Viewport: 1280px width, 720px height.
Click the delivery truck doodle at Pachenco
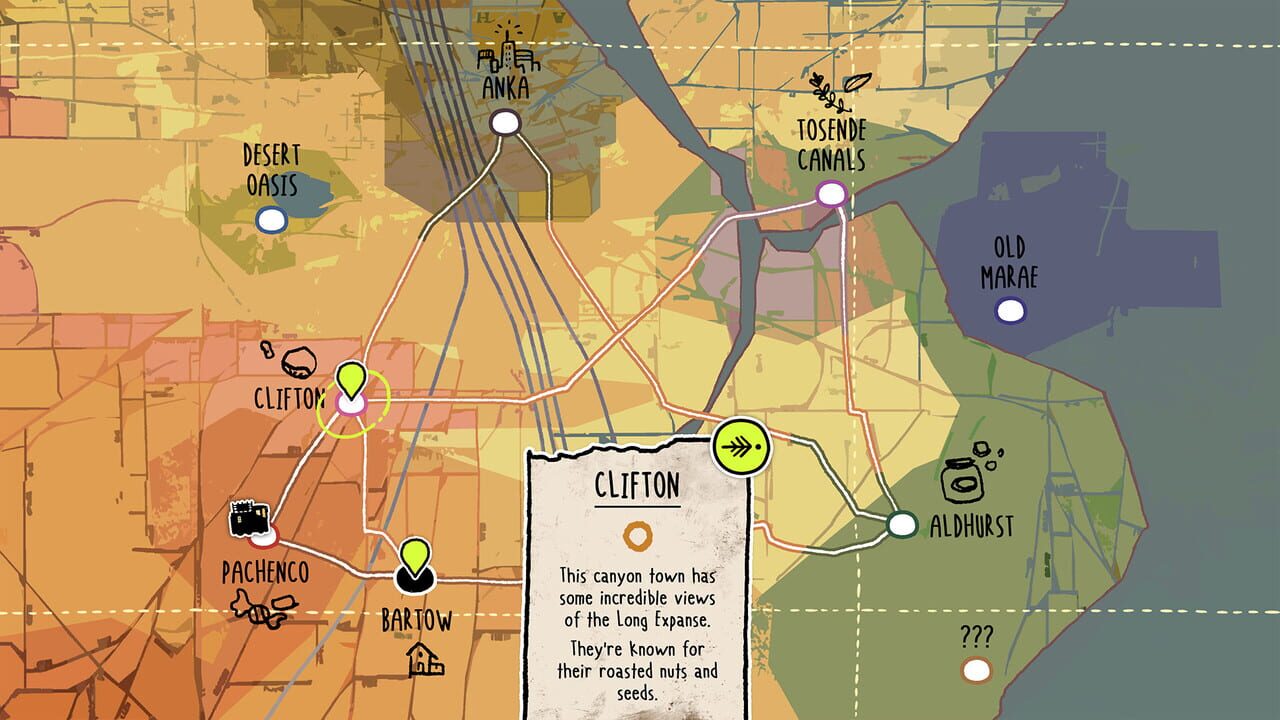coord(249,519)
